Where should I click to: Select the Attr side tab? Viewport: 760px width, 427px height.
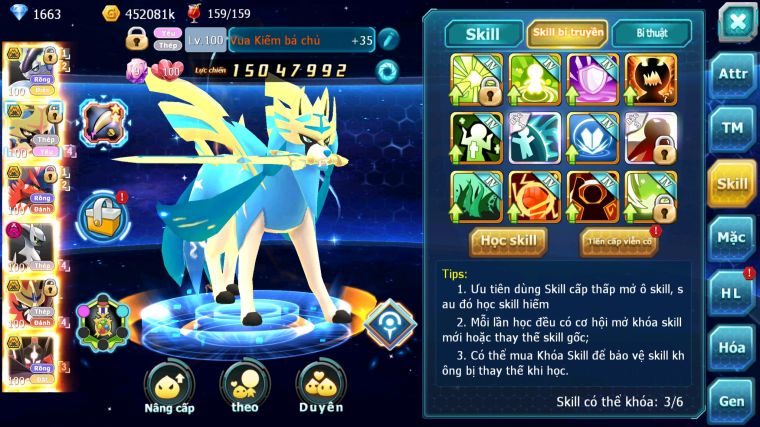coord(732,73)
